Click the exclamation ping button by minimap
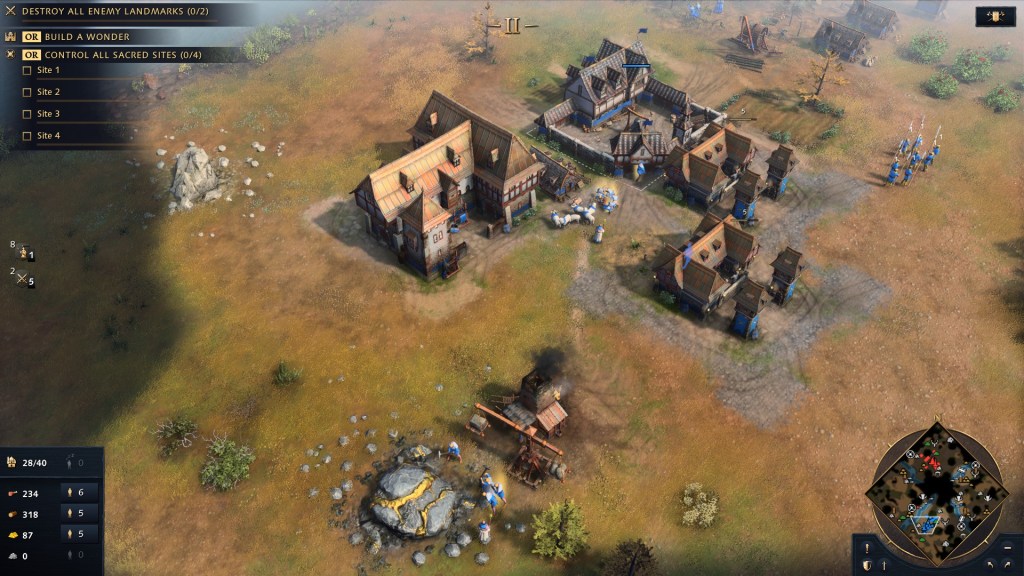This screenshot has width=1024, height=576. click(x=866, y=547)
